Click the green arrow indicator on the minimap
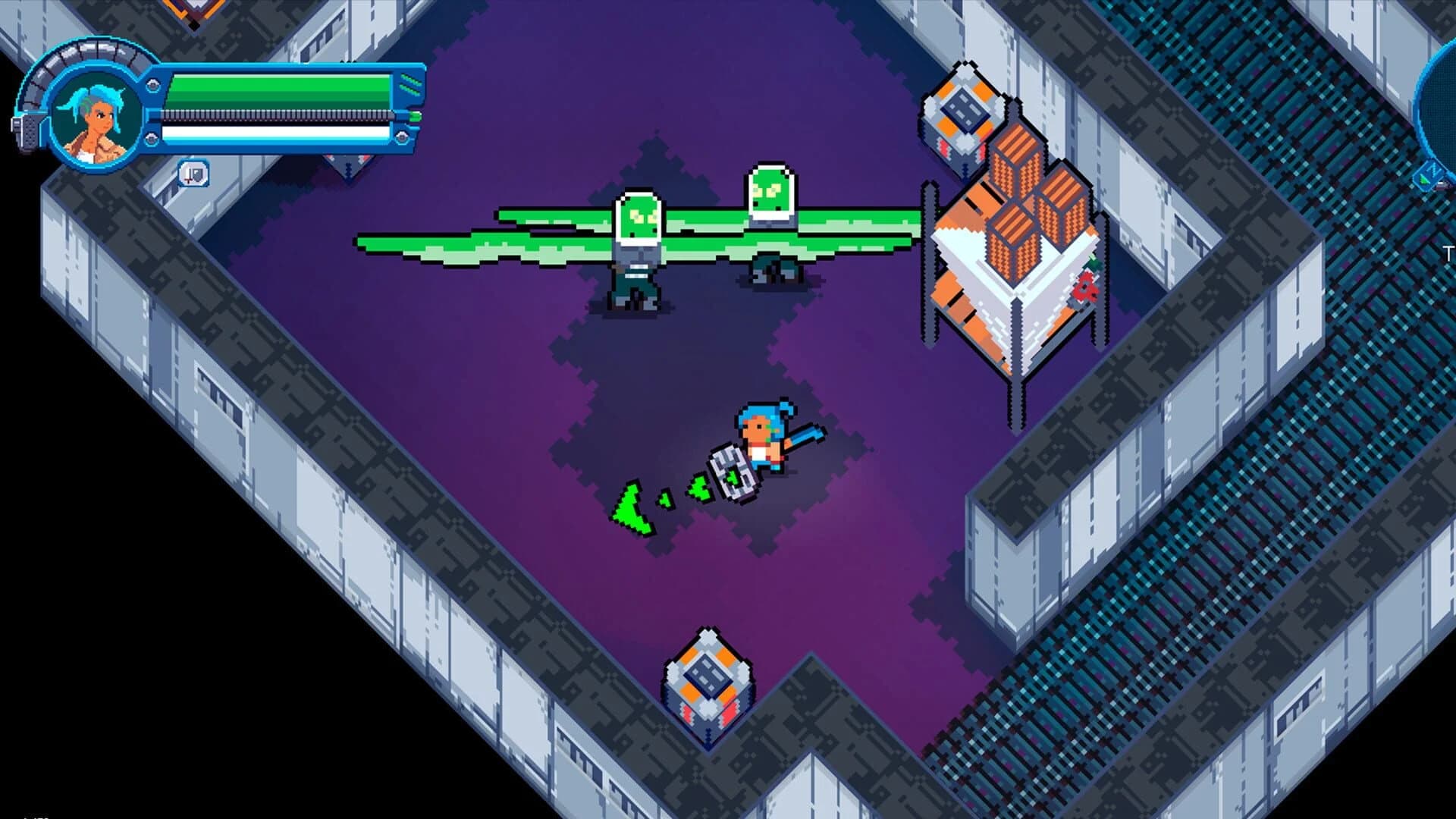The image size is (1456, 819). point(1424,180)
